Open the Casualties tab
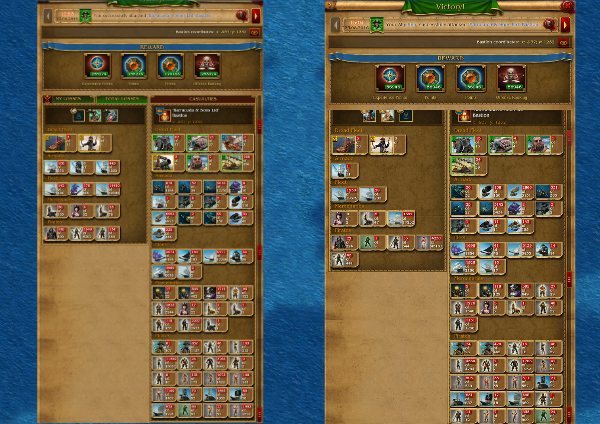600x424 pixels. click(x=203, y=99)
